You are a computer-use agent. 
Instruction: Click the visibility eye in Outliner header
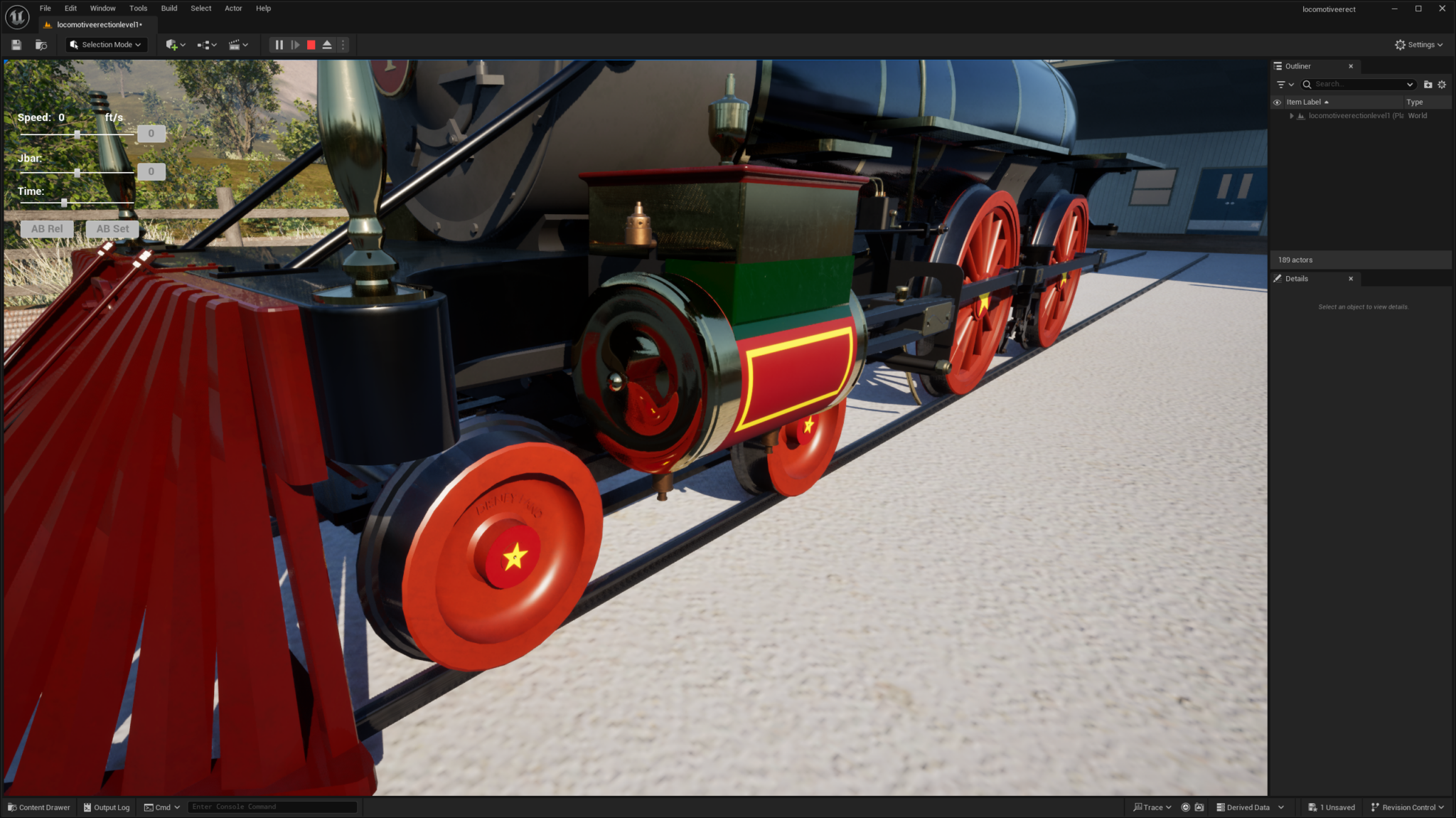click(1278, 102)
